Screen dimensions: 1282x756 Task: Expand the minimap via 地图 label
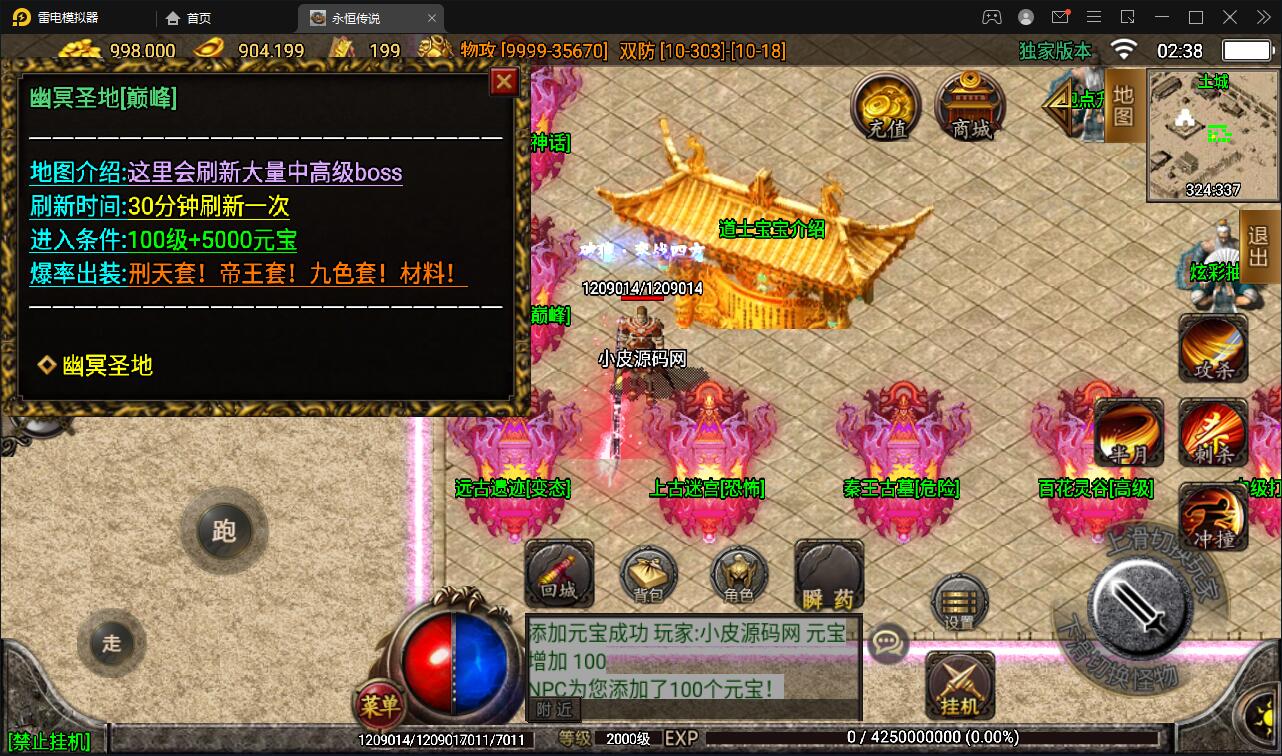point(1122,105)
